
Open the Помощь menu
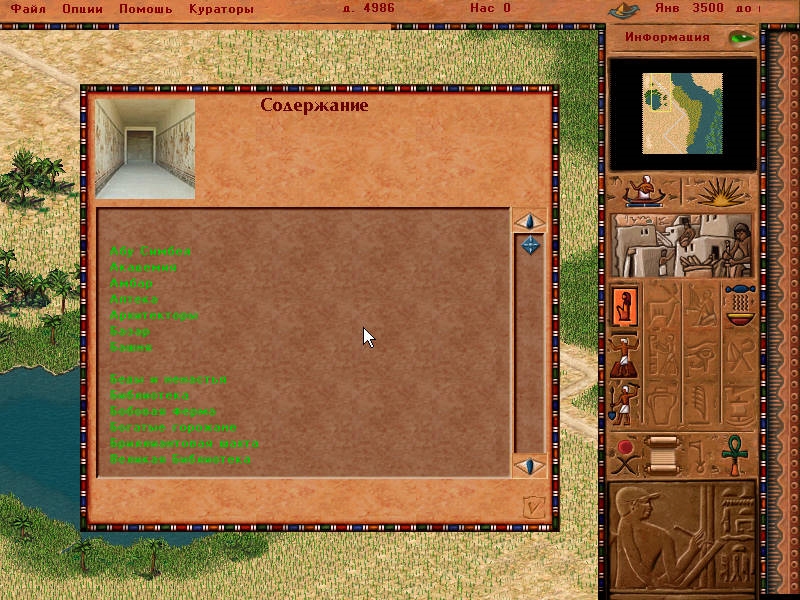click(145, 8)
